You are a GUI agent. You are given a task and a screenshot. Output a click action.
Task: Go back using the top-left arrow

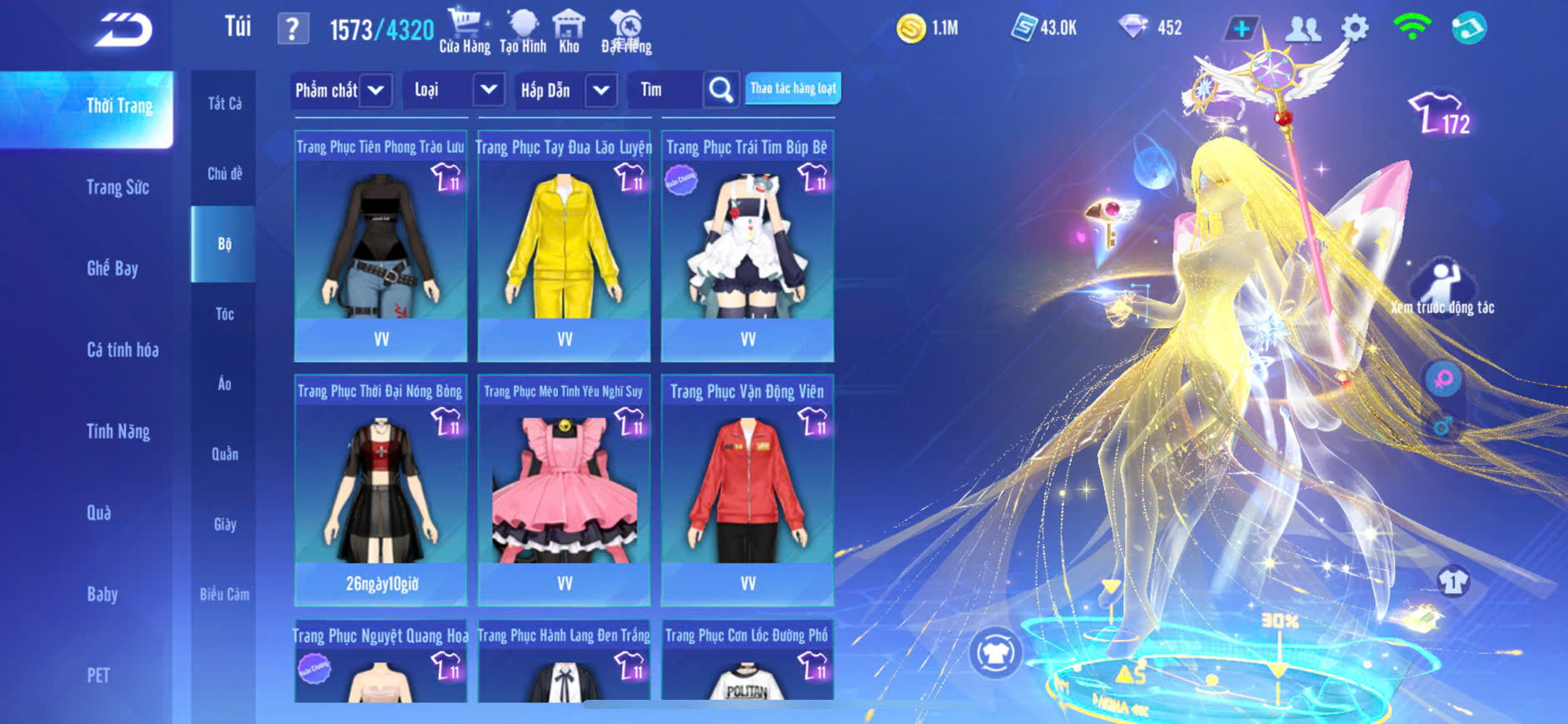[x=123, y=30]
